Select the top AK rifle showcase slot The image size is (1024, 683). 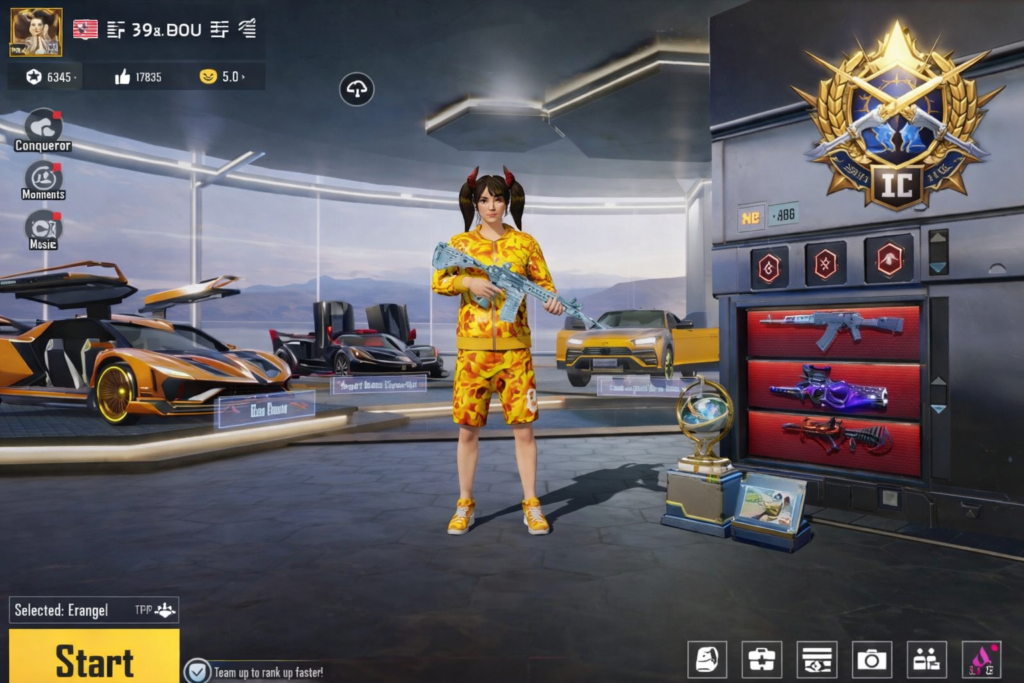point(832,331)
